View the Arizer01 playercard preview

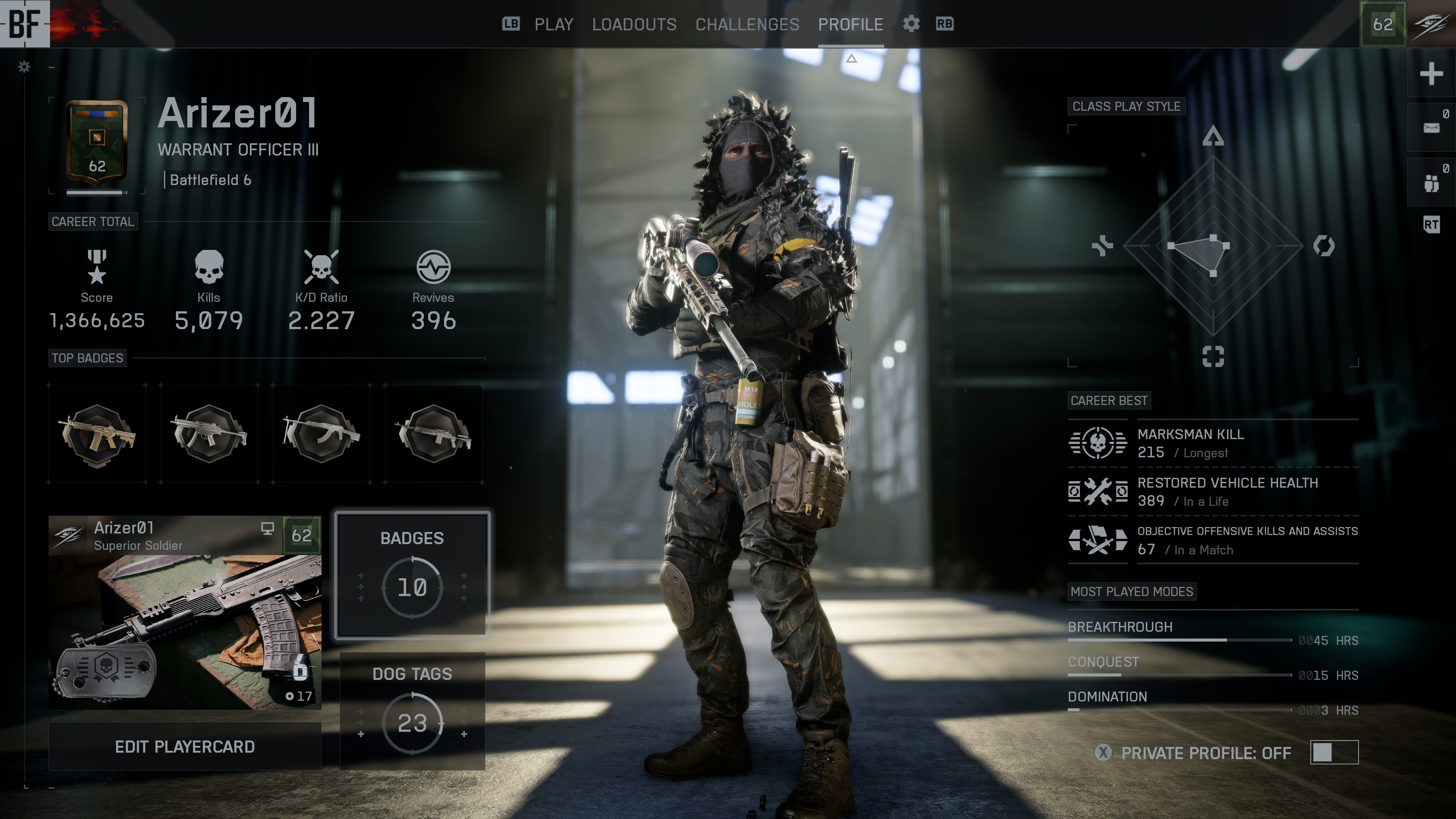coord(185,613)
